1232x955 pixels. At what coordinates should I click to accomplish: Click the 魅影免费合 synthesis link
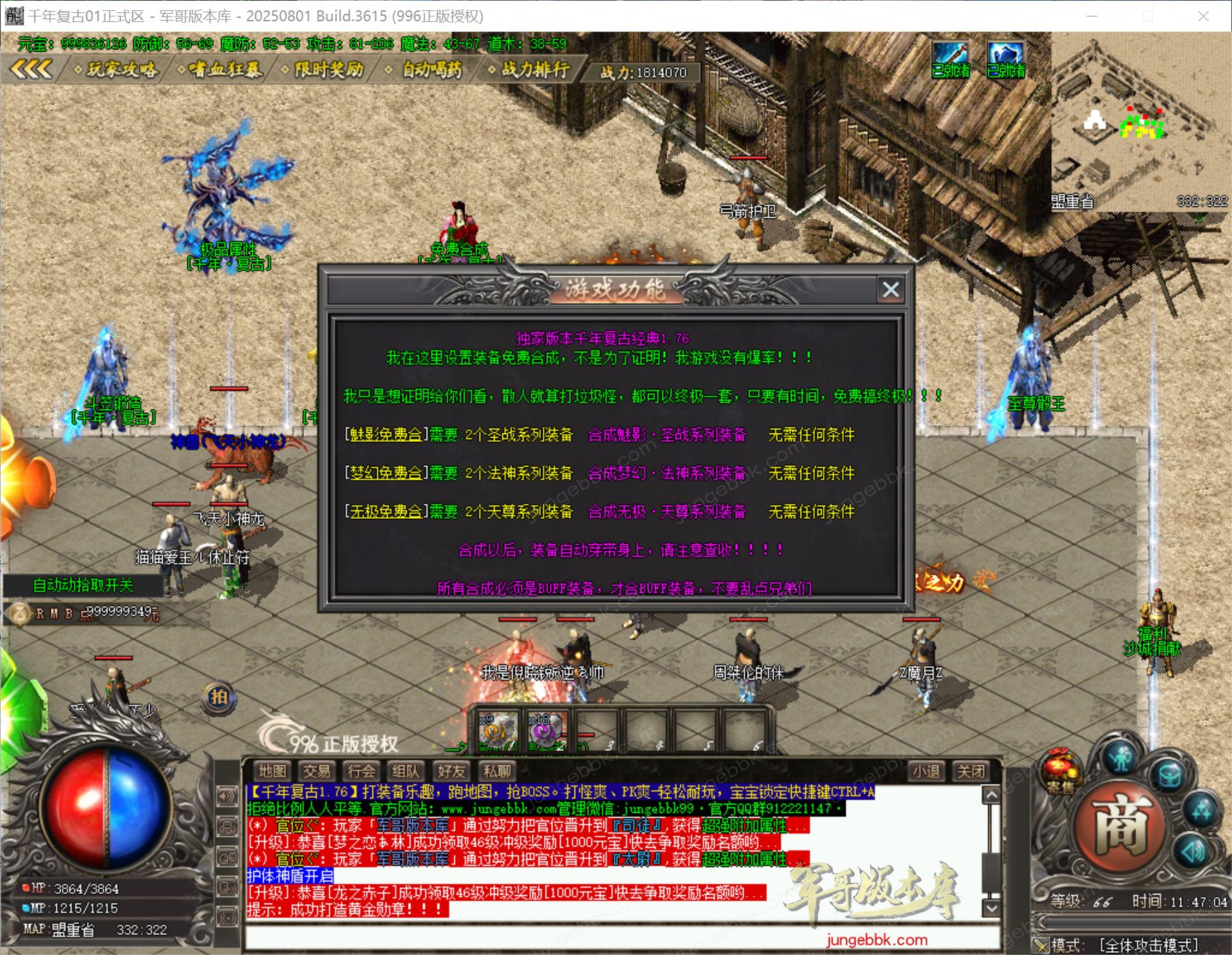385,436
